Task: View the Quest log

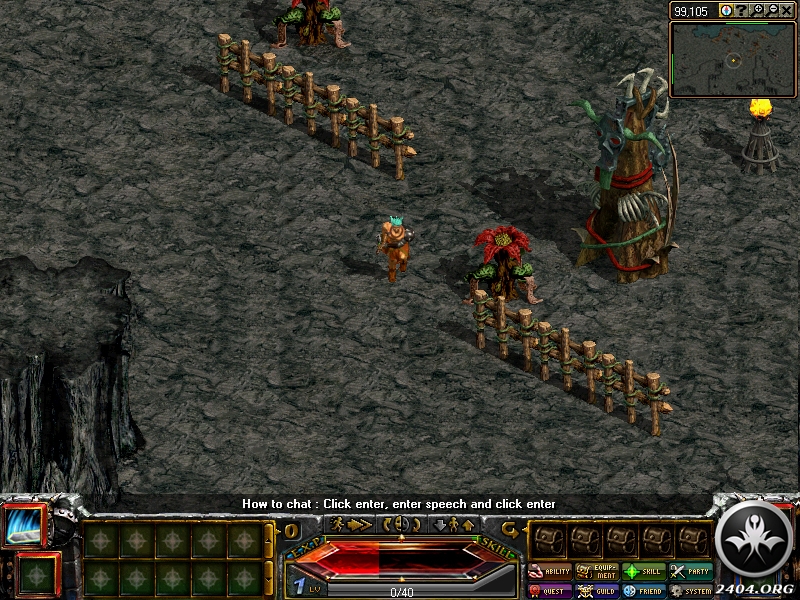Action: [550, 591]
